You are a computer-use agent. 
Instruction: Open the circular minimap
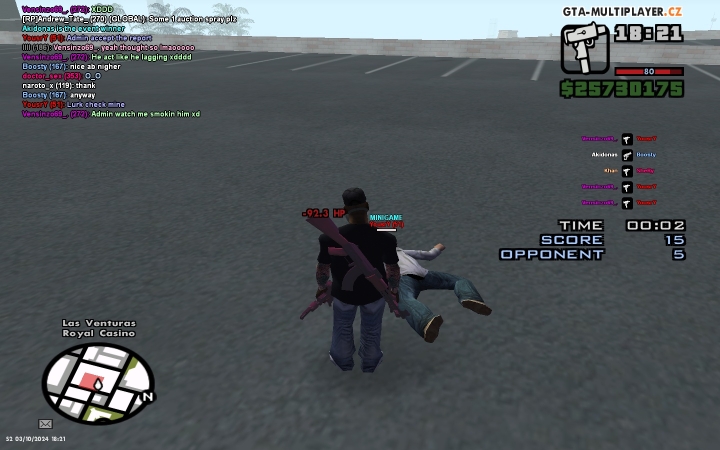tap(97, 382)
